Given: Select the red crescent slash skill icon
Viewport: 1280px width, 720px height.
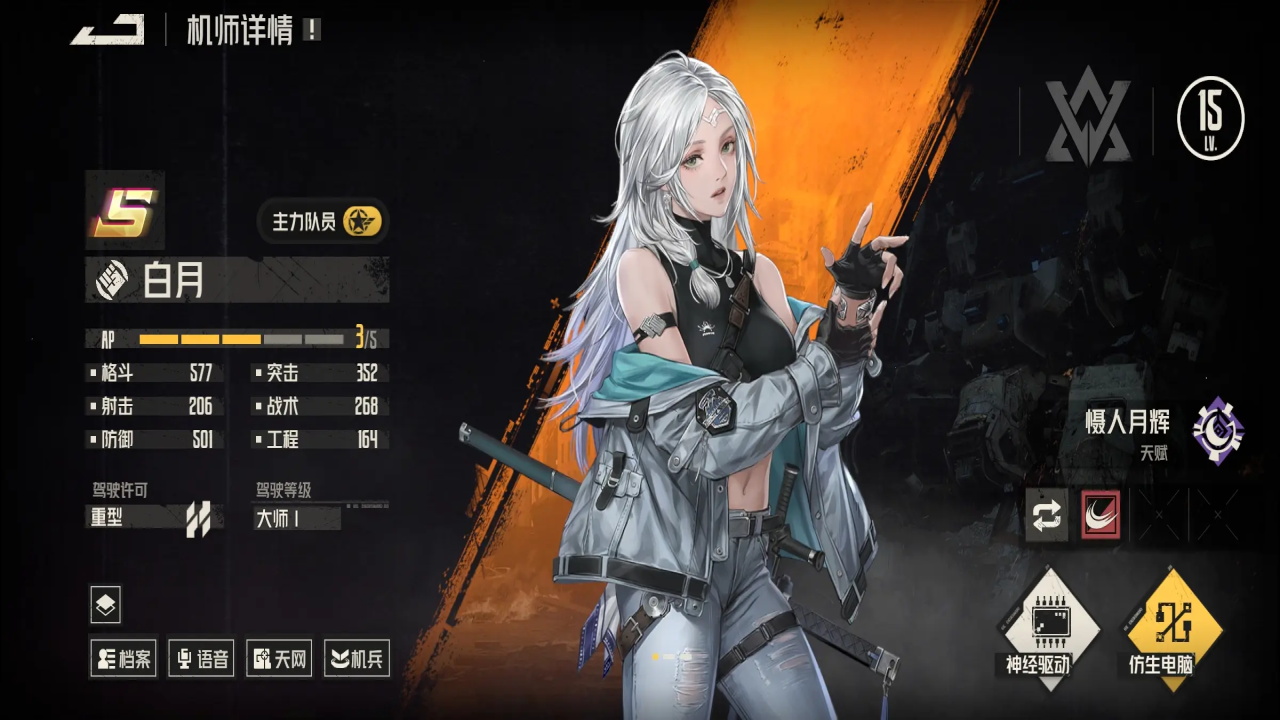Looking at the screenshot, I should click(x=1101, y=515).
